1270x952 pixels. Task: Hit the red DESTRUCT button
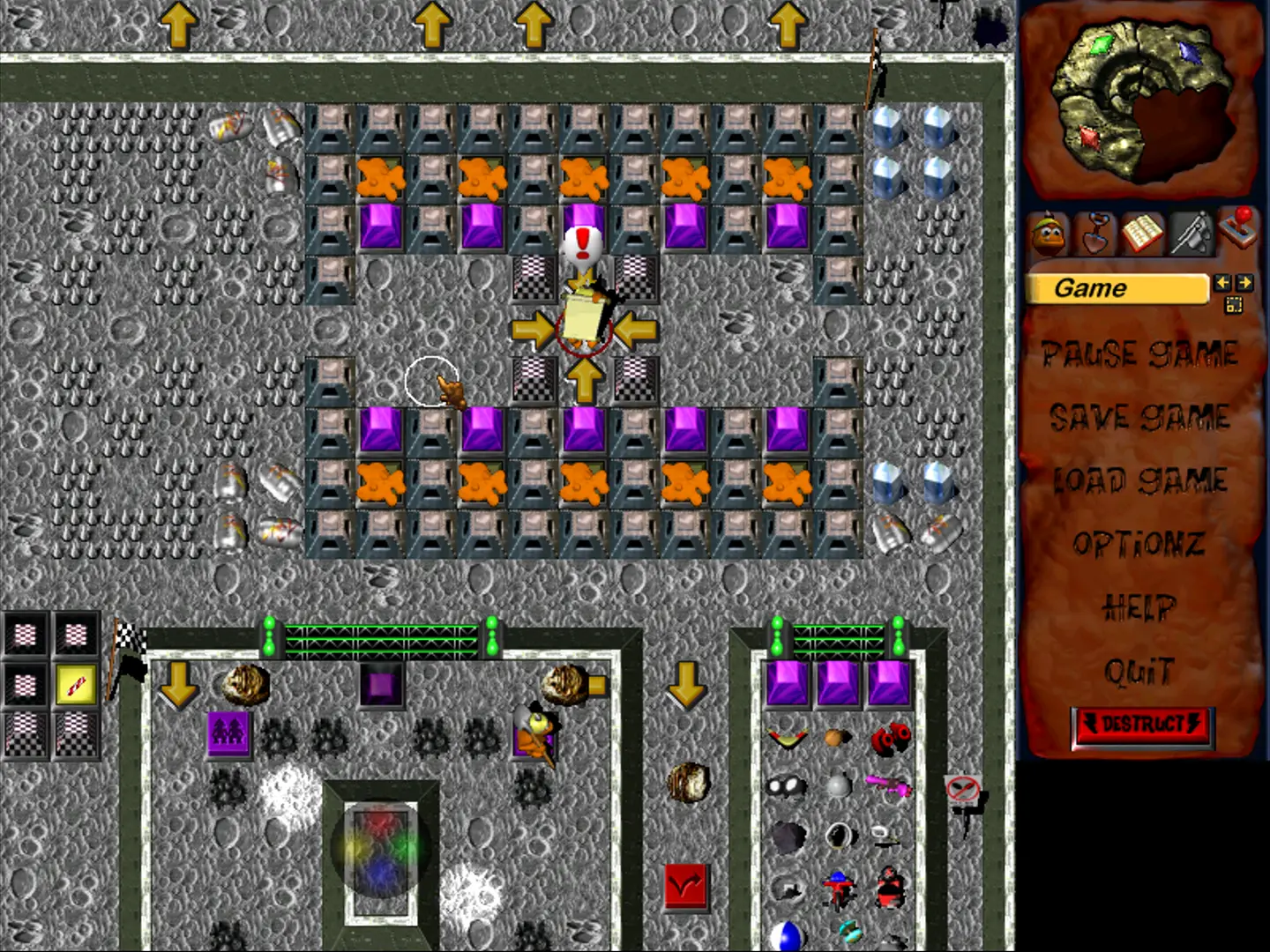tap(1143, 726)
